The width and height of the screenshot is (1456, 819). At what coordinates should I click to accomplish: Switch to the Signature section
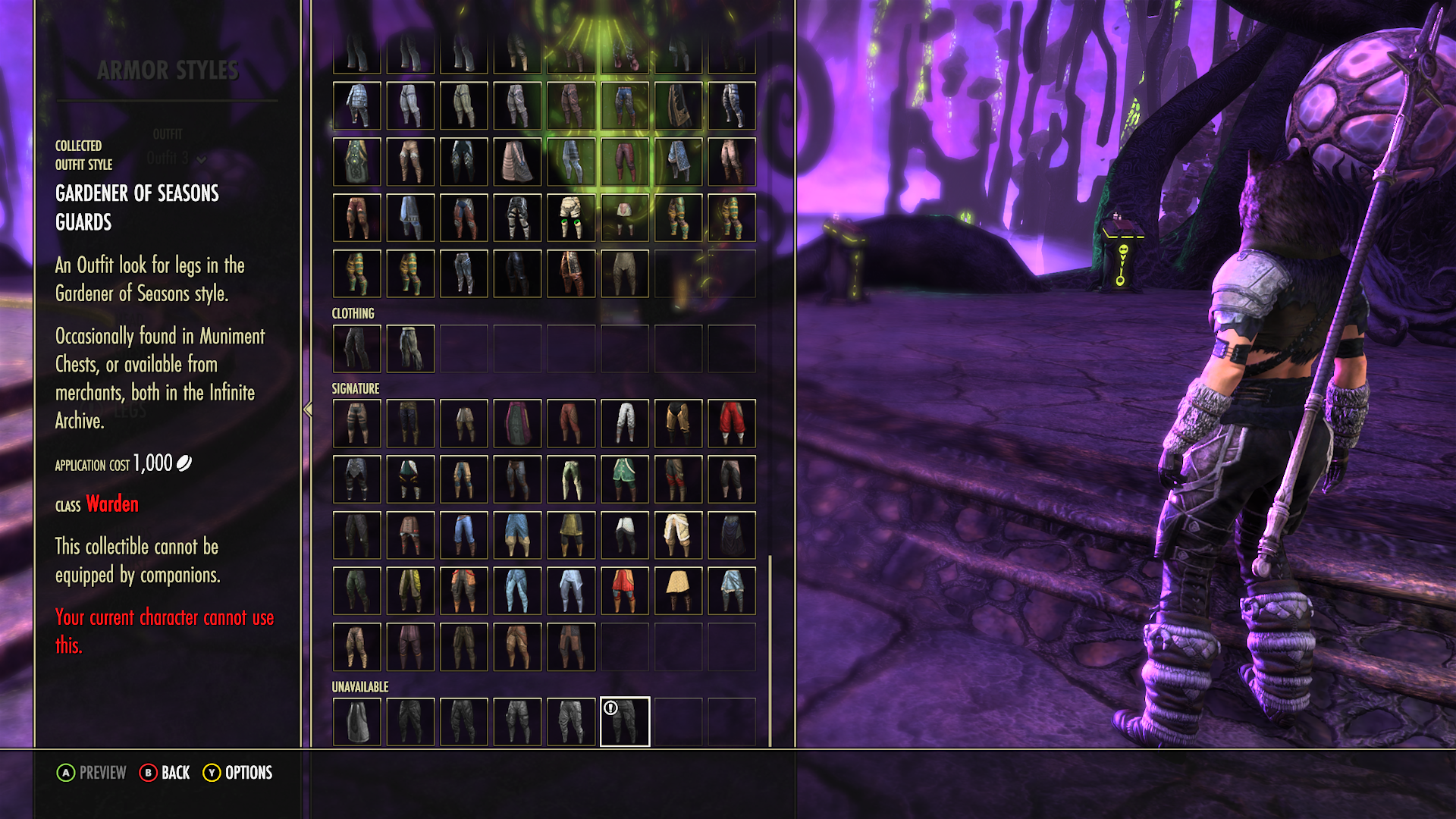355,388
